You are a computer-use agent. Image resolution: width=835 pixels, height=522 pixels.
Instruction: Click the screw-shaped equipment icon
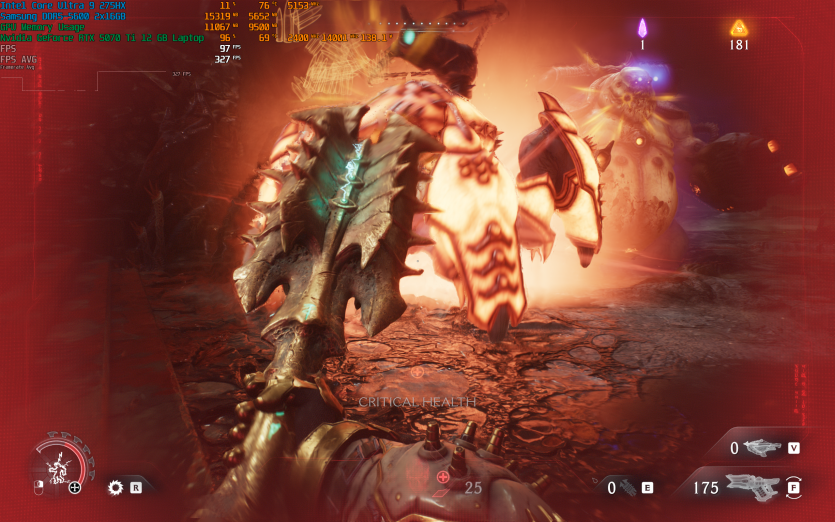627,488
